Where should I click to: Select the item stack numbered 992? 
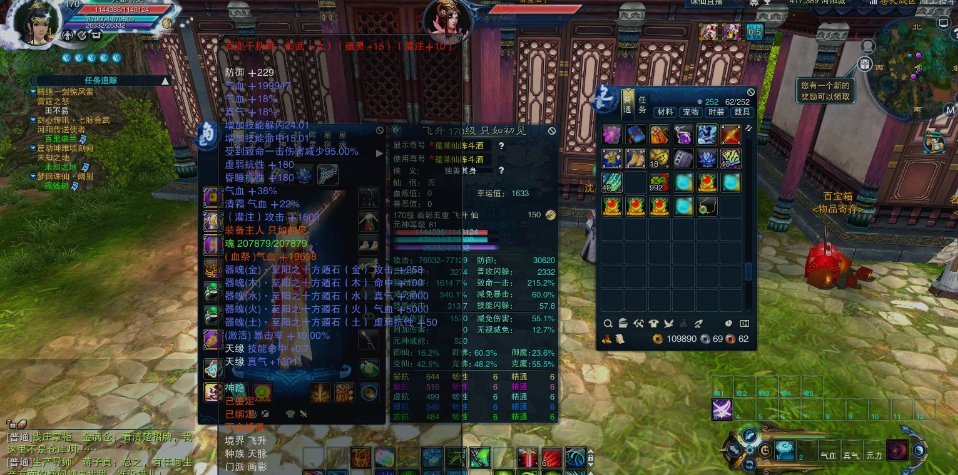[658, 182]
